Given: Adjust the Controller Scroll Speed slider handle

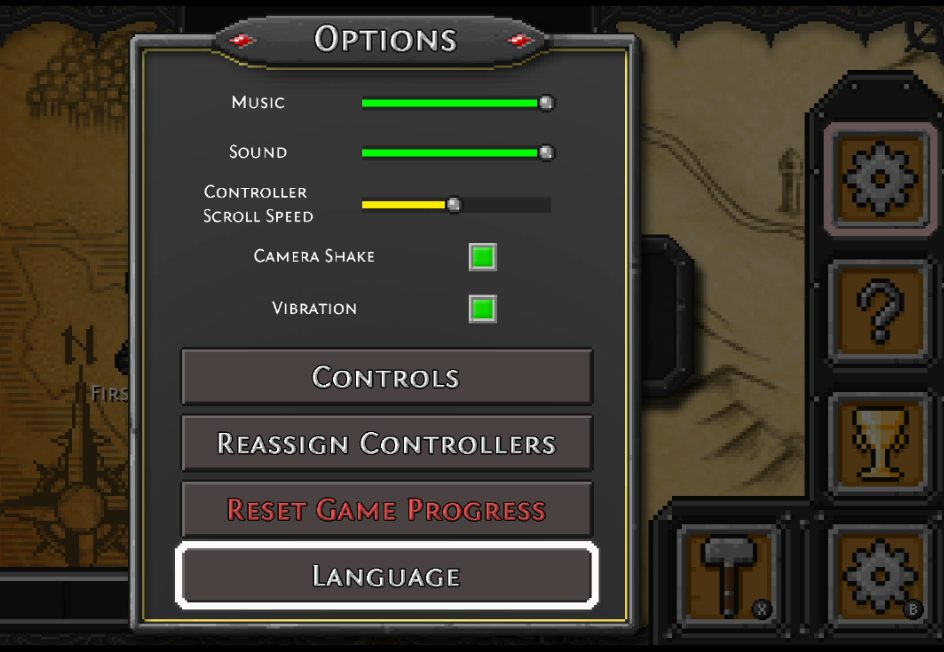Looking at the screenshot, I should pos(454,205).
